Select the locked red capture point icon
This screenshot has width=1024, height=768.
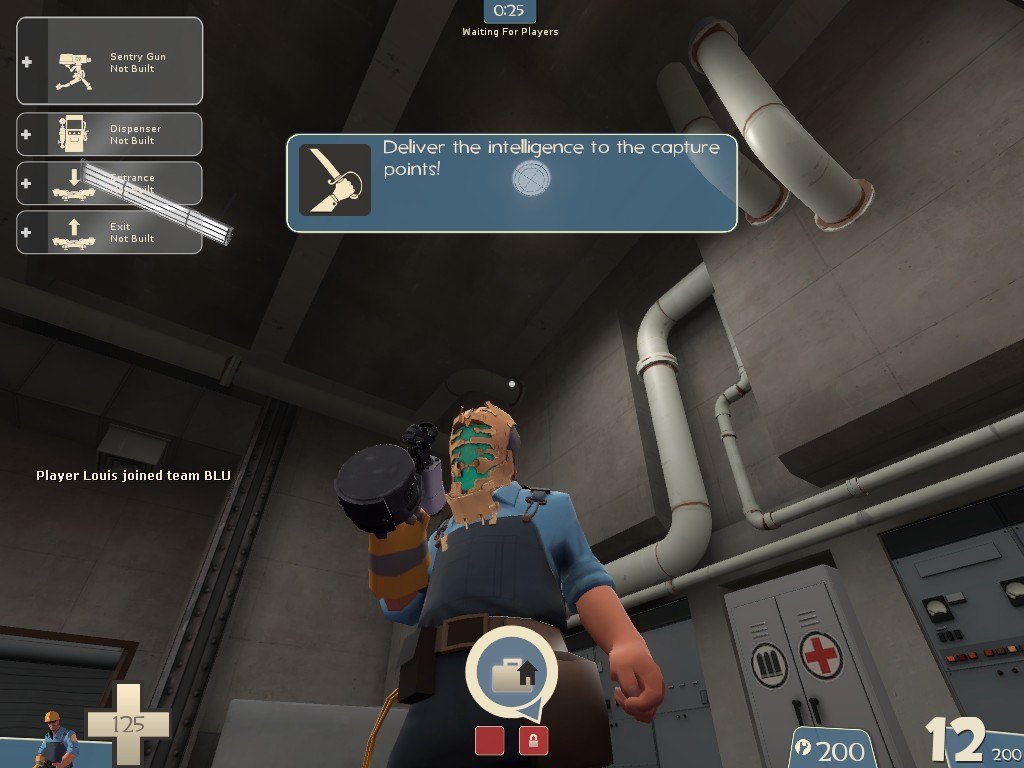coord(533,741)
